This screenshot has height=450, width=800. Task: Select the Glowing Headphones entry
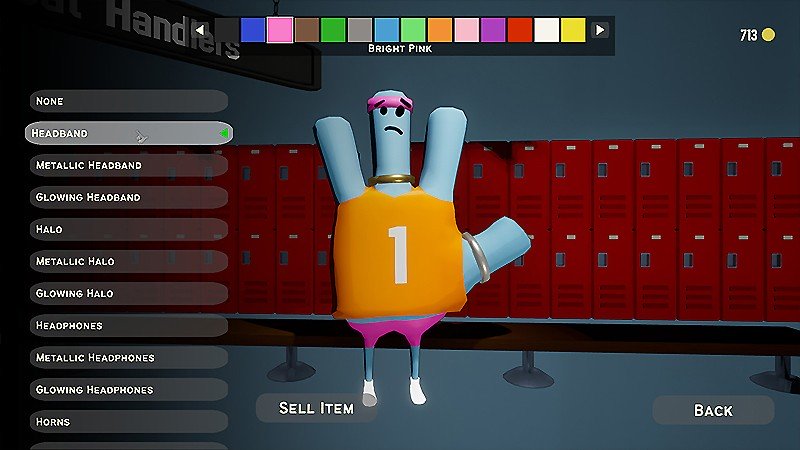click(126, 389)
